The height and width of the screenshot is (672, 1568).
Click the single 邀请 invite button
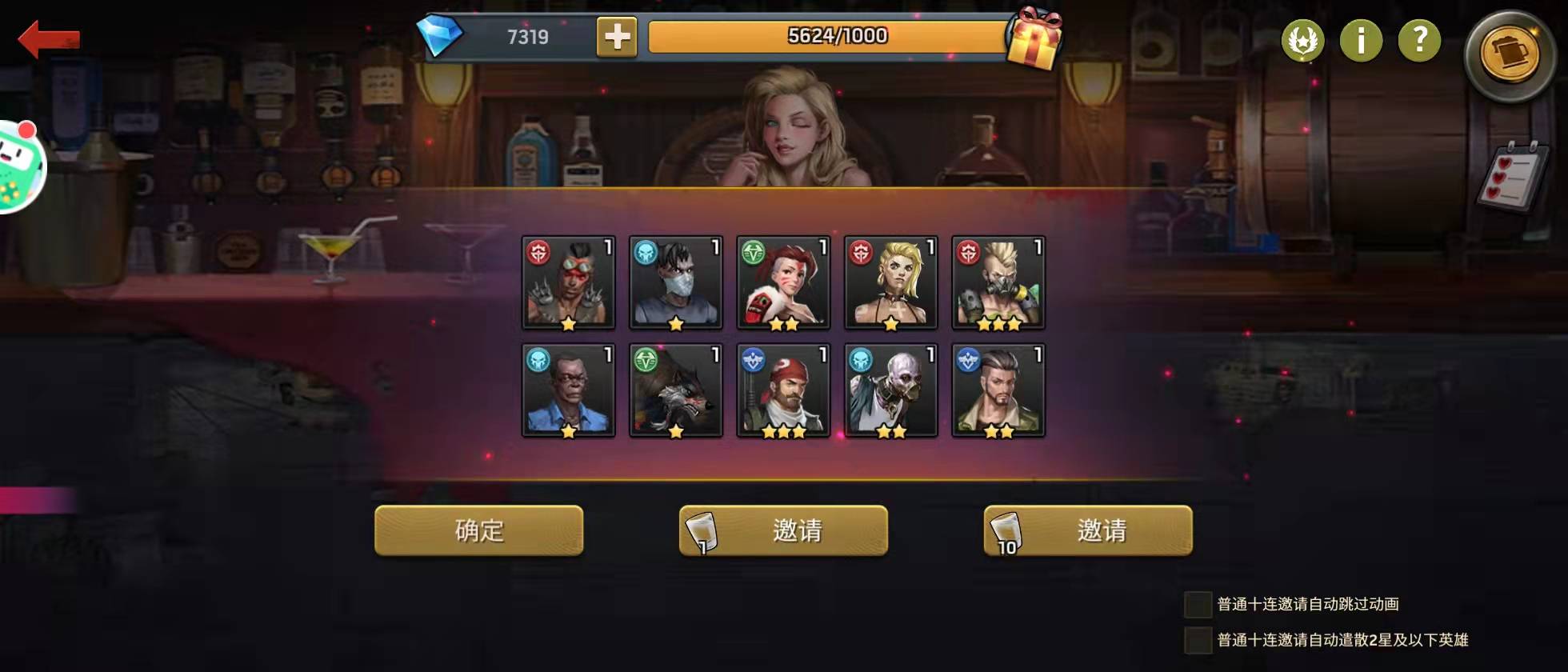point(782,530)
